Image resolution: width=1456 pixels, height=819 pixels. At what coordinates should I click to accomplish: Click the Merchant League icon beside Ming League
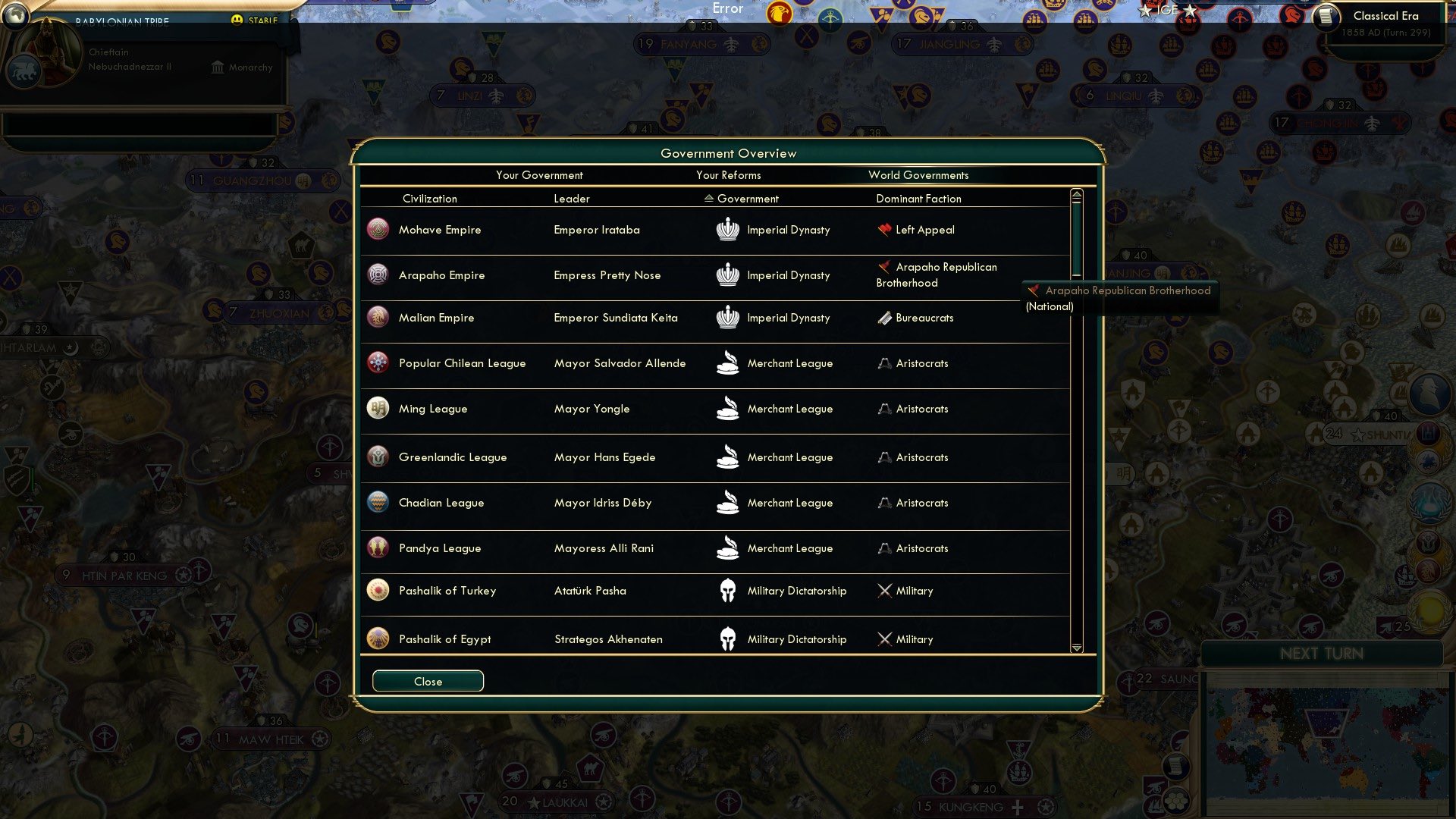(728, 409)
